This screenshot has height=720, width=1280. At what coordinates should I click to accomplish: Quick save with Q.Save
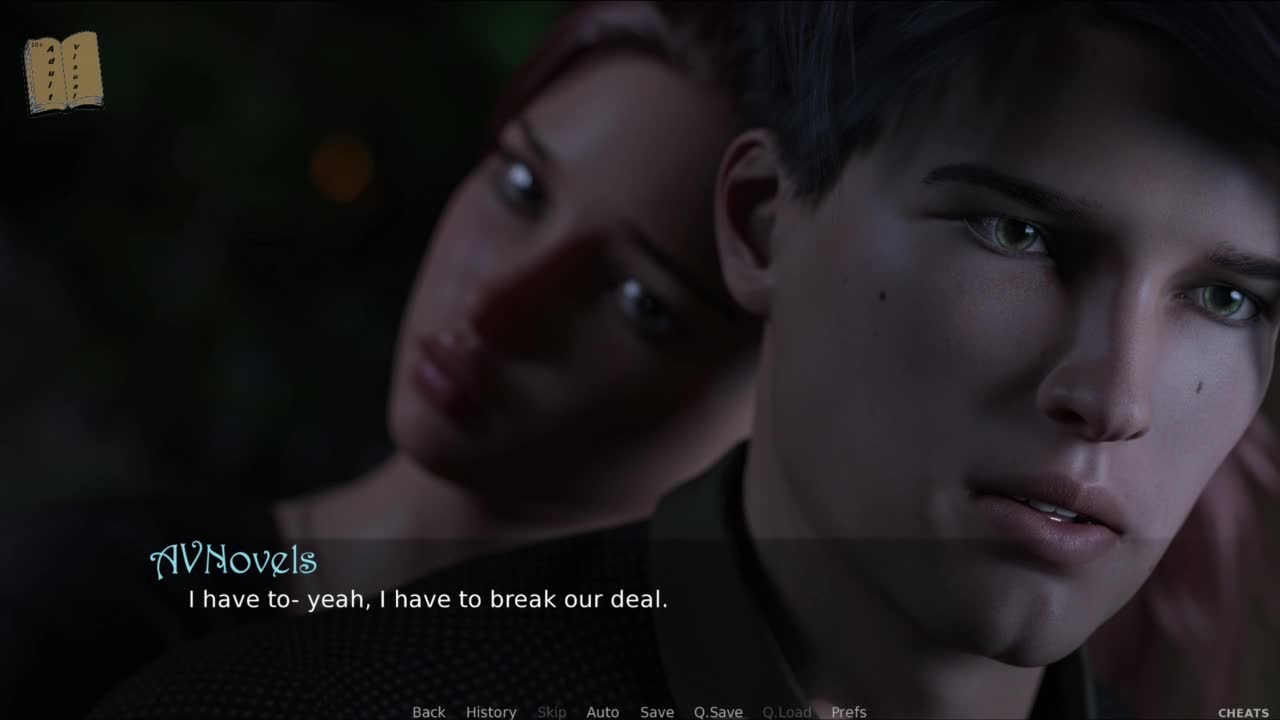[x=718, y=712]
